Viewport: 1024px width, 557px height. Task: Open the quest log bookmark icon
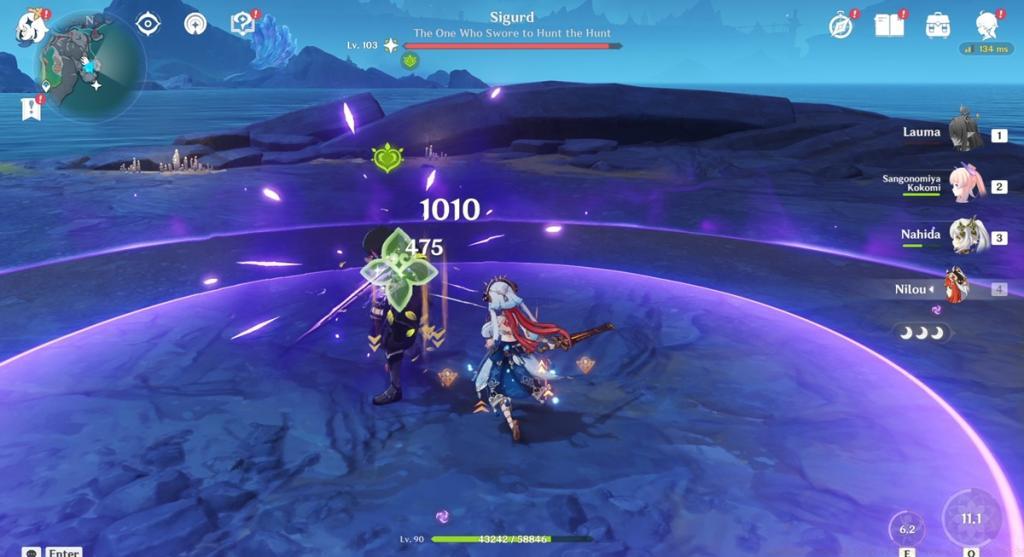point(30,108)
